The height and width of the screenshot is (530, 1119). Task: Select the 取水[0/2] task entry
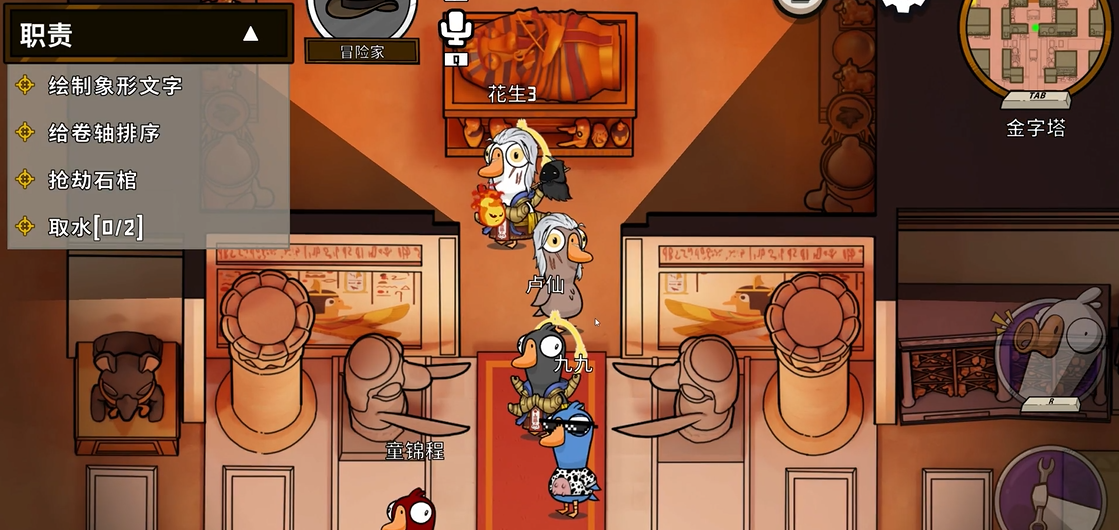[x=95, y=227]
